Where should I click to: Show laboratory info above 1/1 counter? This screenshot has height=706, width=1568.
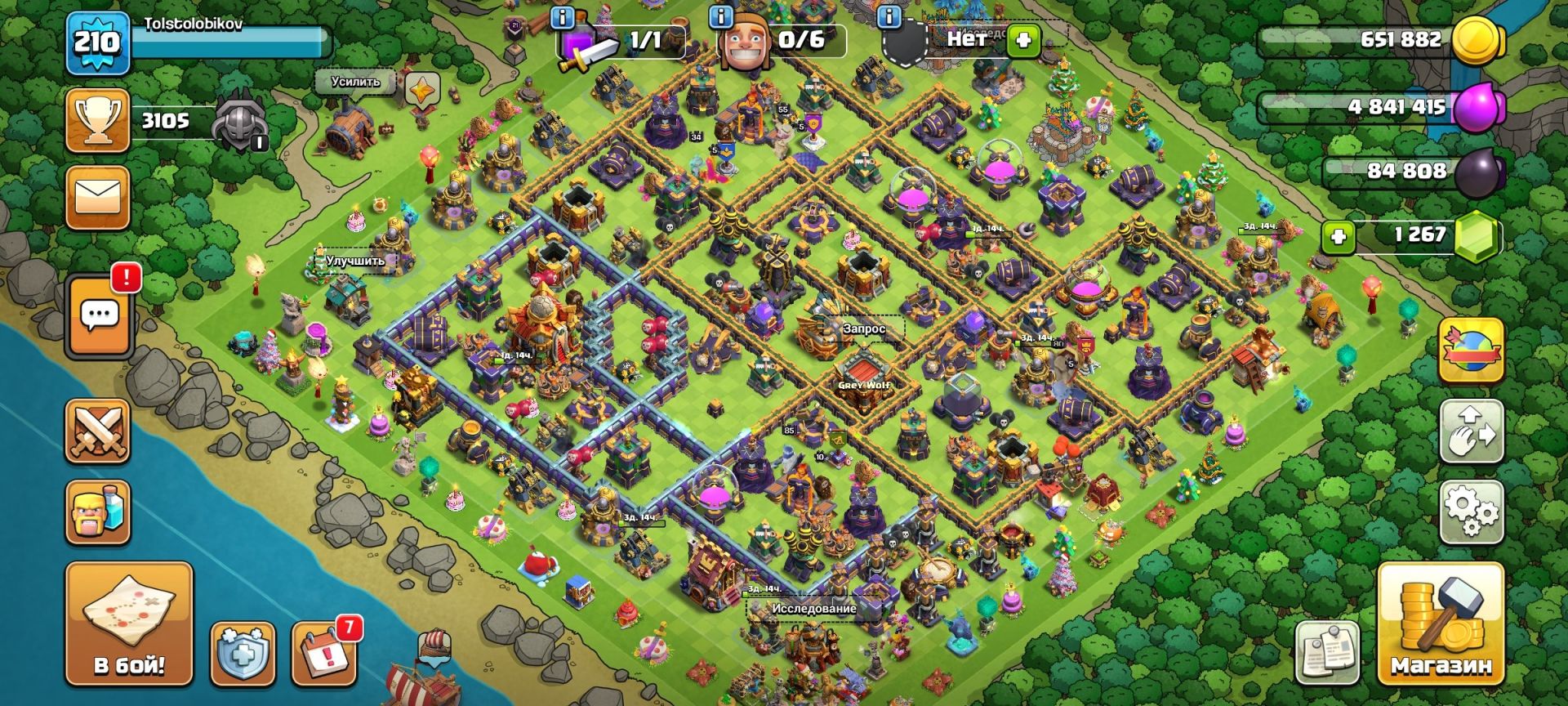tap(563, 16)
